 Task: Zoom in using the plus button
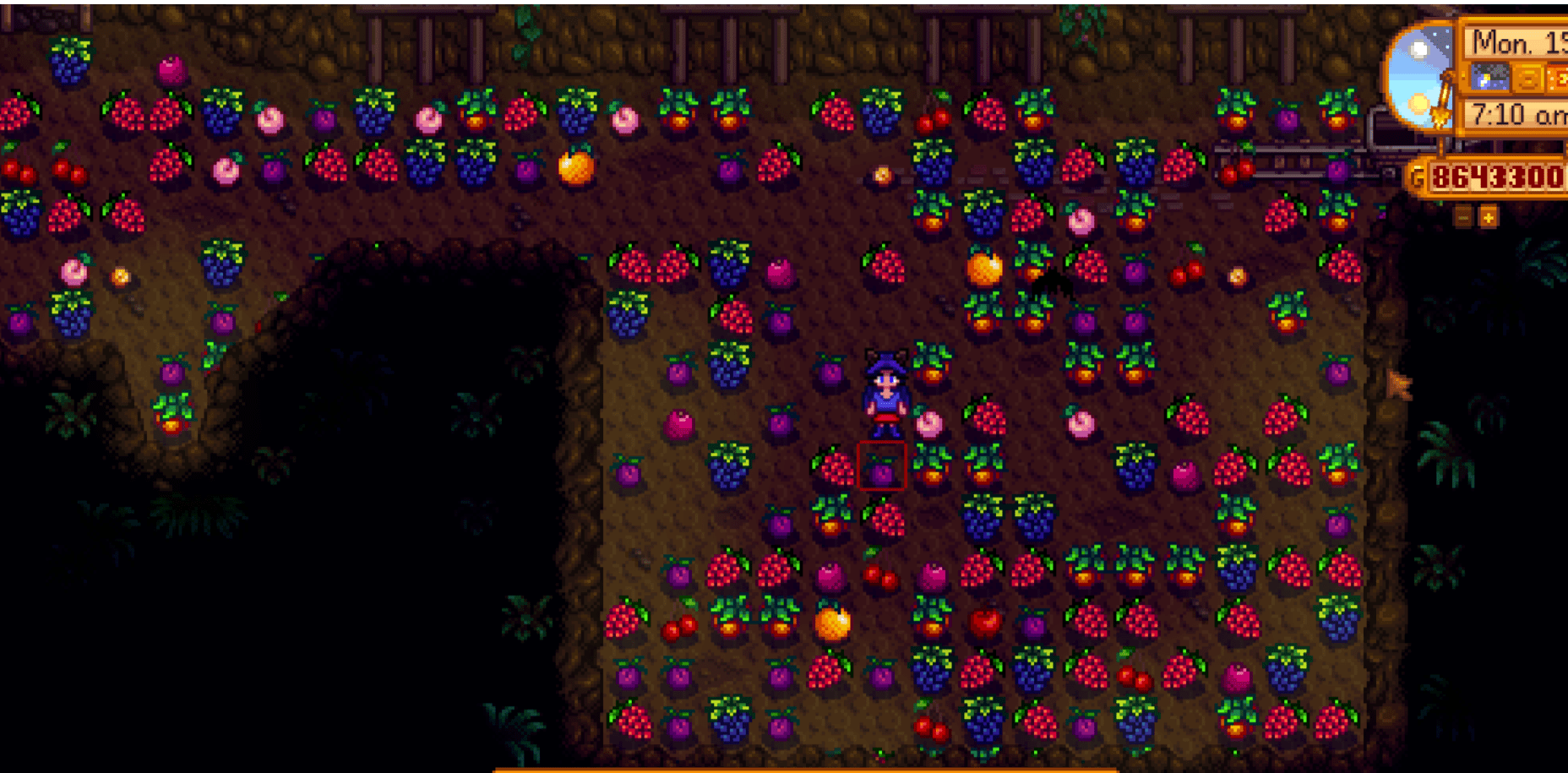click(1488, 217)
